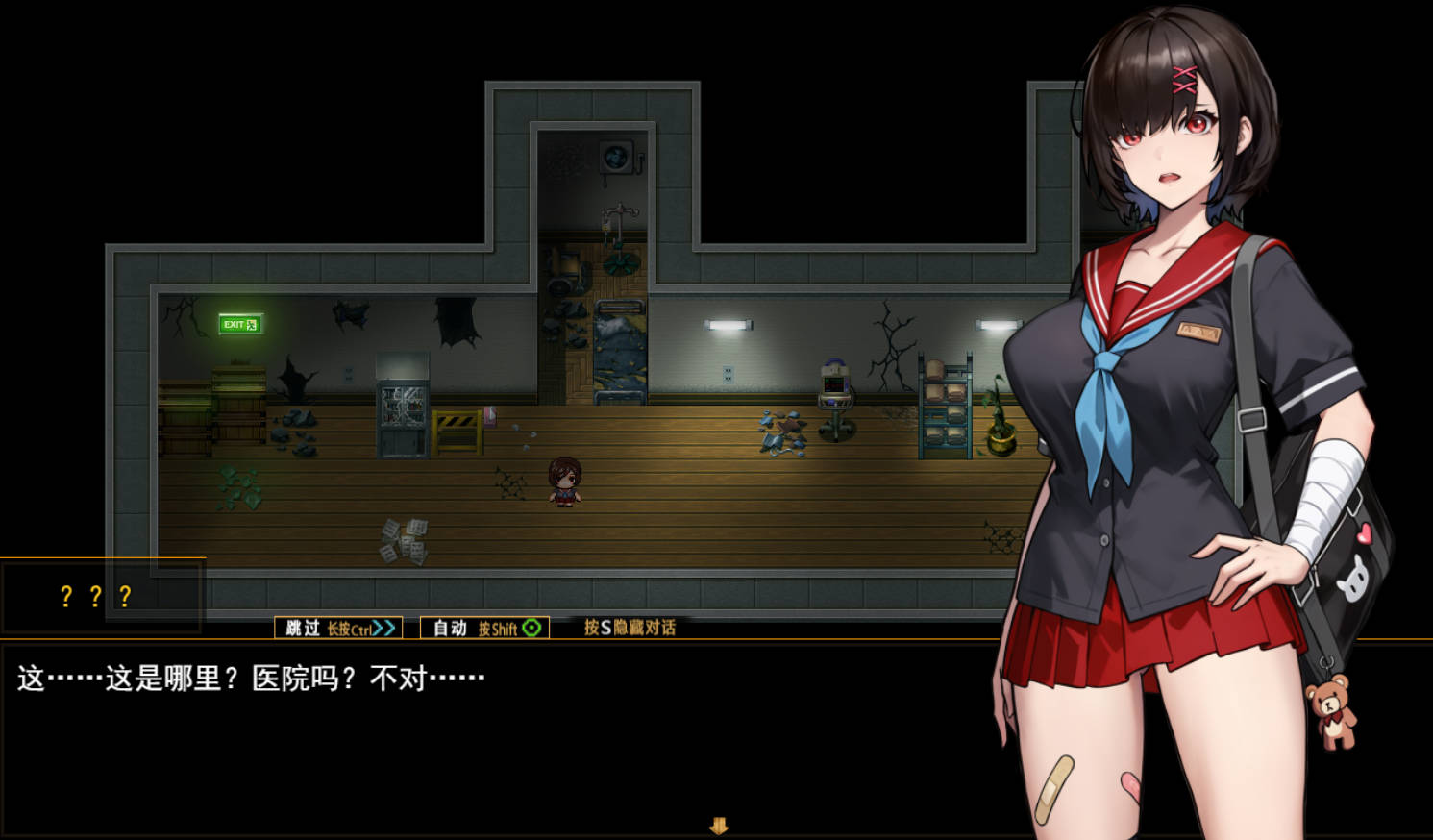This screenshot has height=840, width=1433.
Task: Click the ceiling ventilation fan icon
Action: [618, 156]
